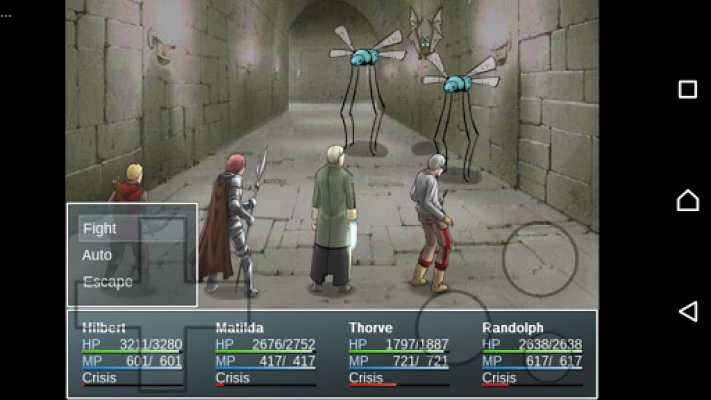Image resolution: width=711 pixels, height=400 pixels.
Task: Tap the Android back triangle button
Action: coord(688,311)
